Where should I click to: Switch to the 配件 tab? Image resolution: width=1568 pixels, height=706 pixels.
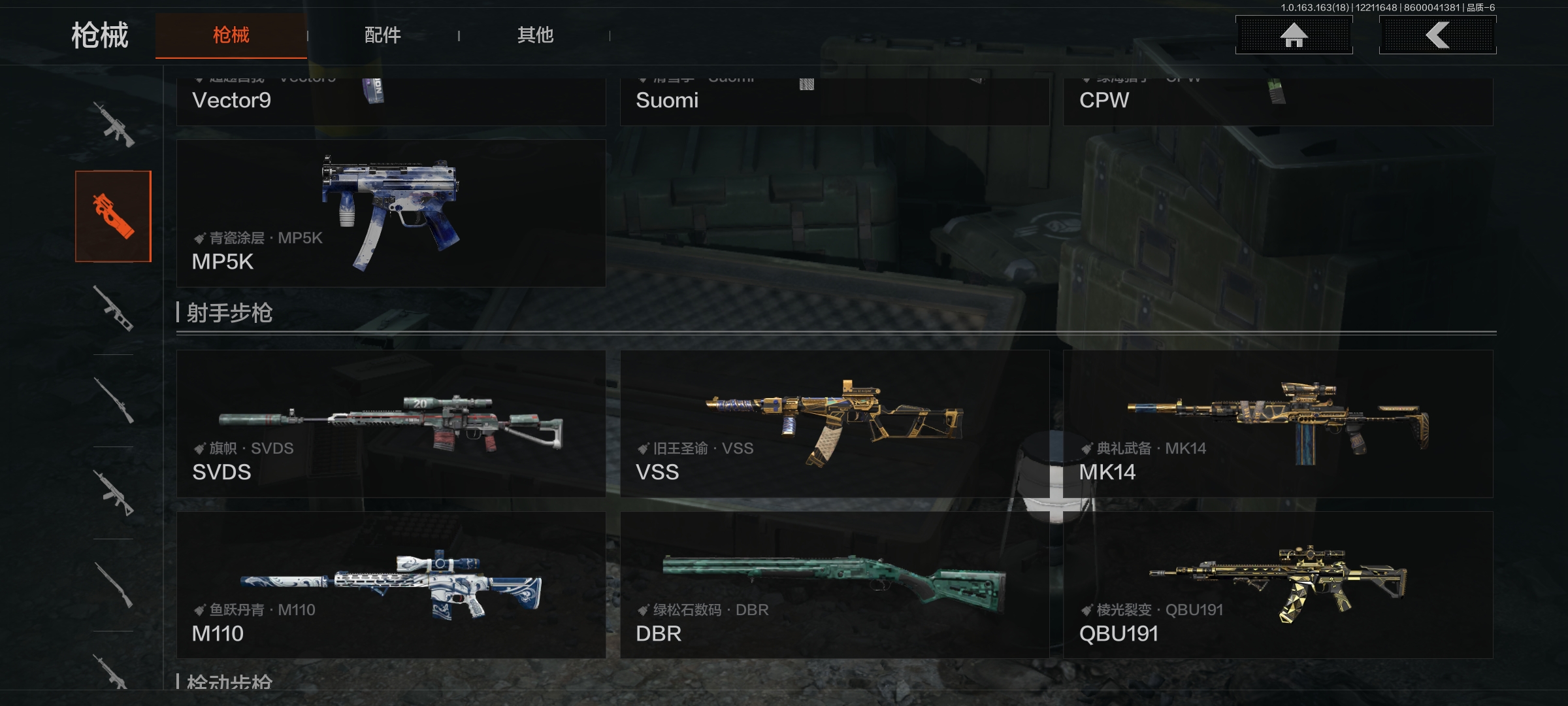382,35
